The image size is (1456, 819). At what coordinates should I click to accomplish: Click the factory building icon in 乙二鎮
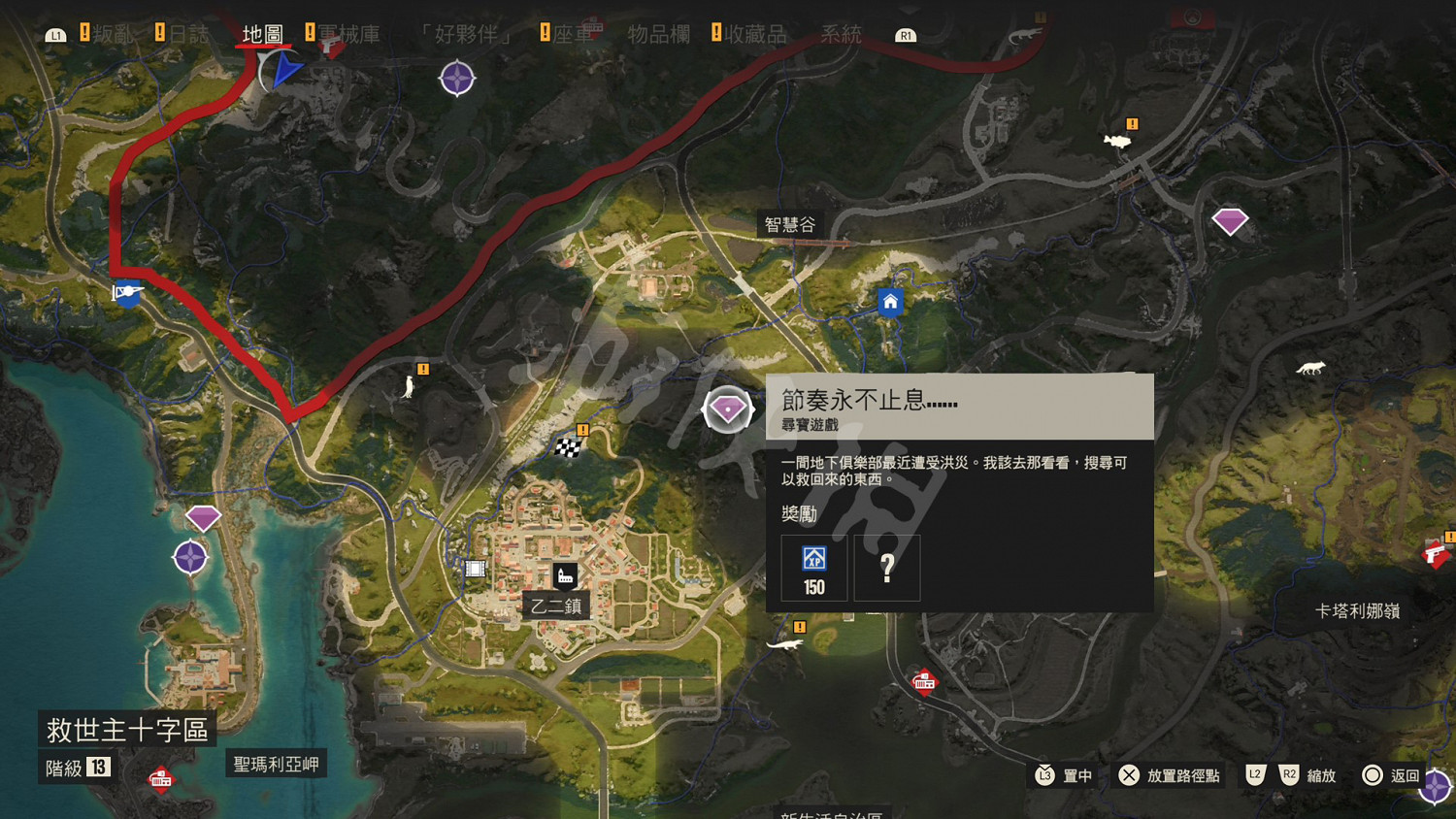coord(565,575)
